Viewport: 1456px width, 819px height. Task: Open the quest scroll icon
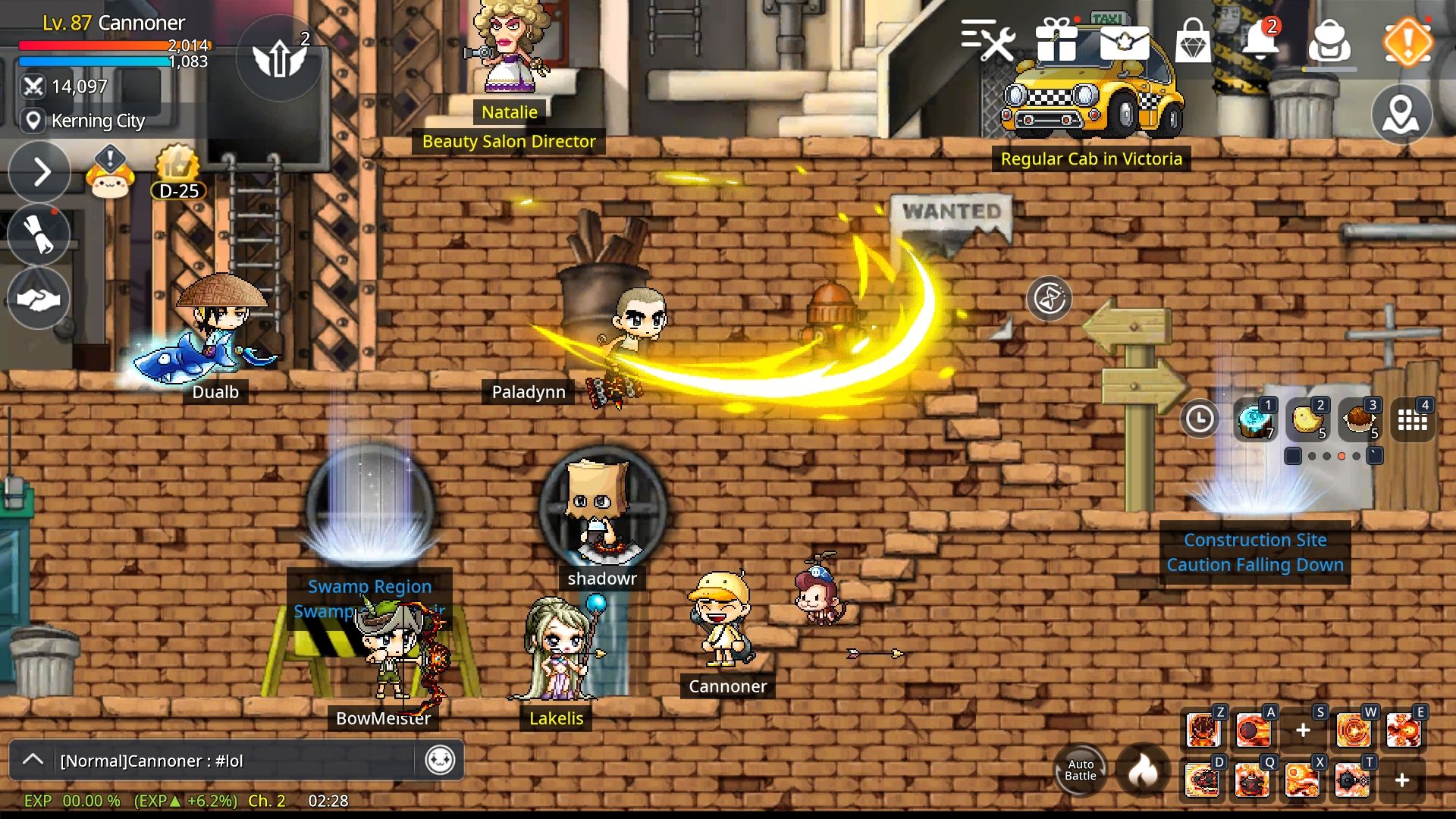point(39,234)
